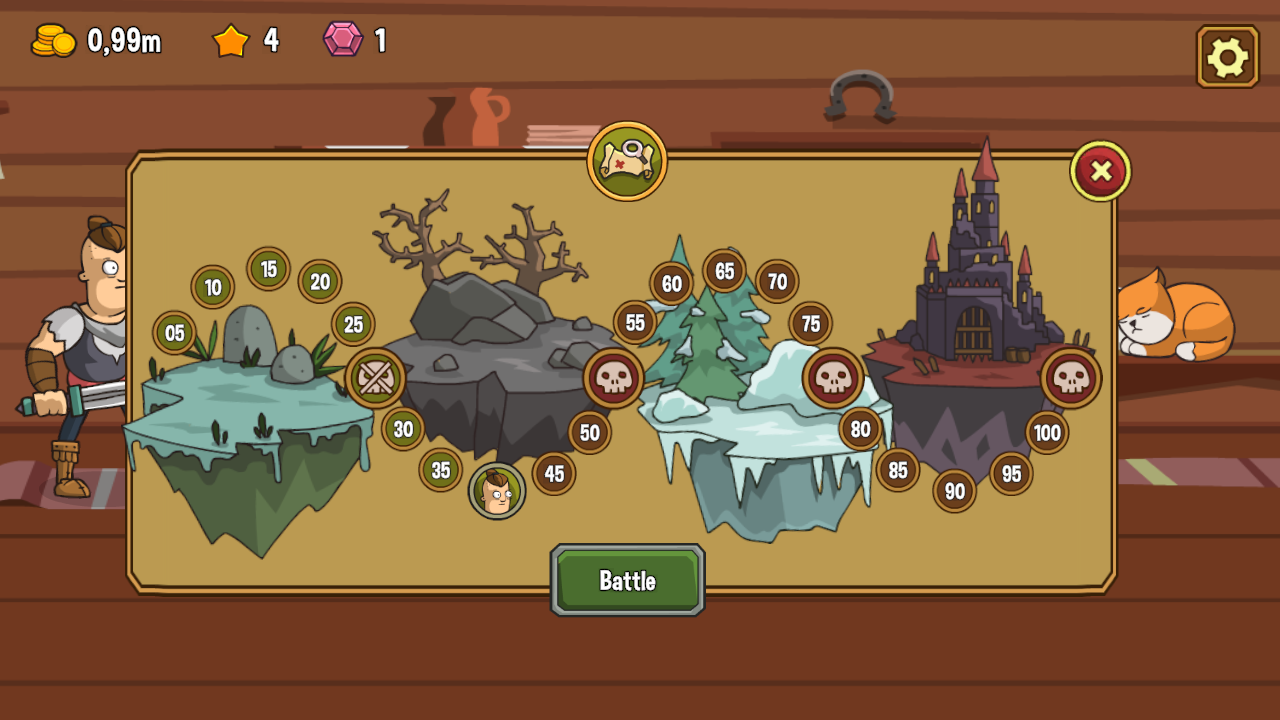Select the skull boss icon on the snowy island
1280x720 pixels.
[x=836, y=377]
